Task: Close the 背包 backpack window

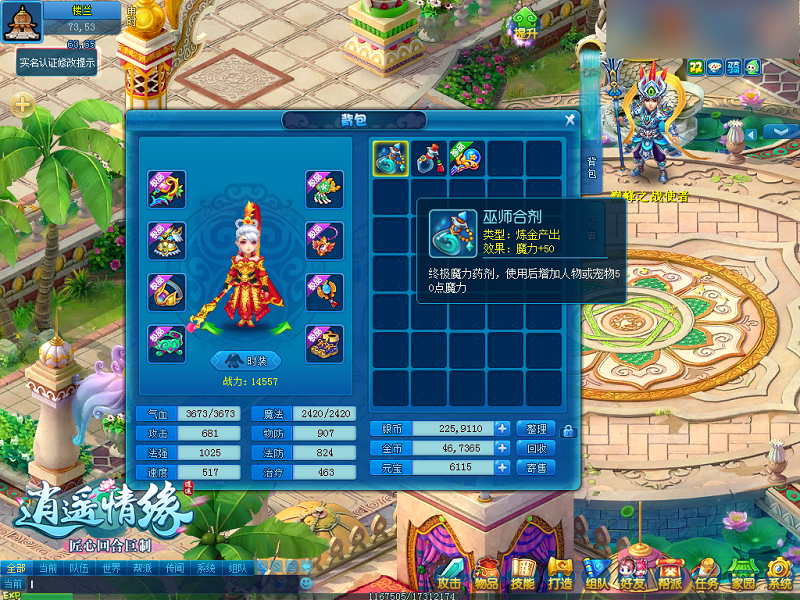Action: point(570,120)
